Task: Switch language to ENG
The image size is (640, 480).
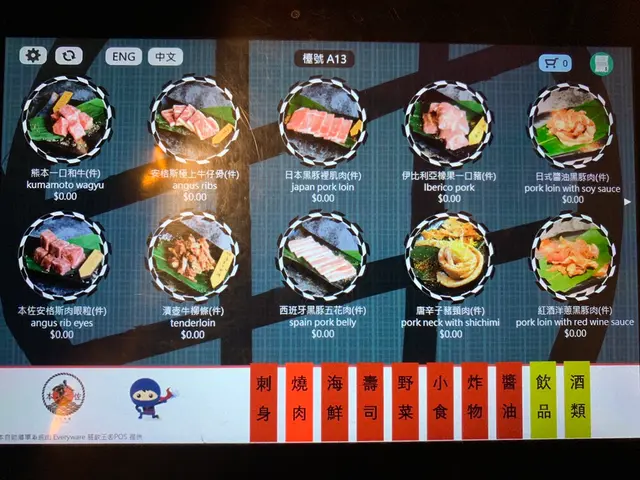Action: [124, 57]
